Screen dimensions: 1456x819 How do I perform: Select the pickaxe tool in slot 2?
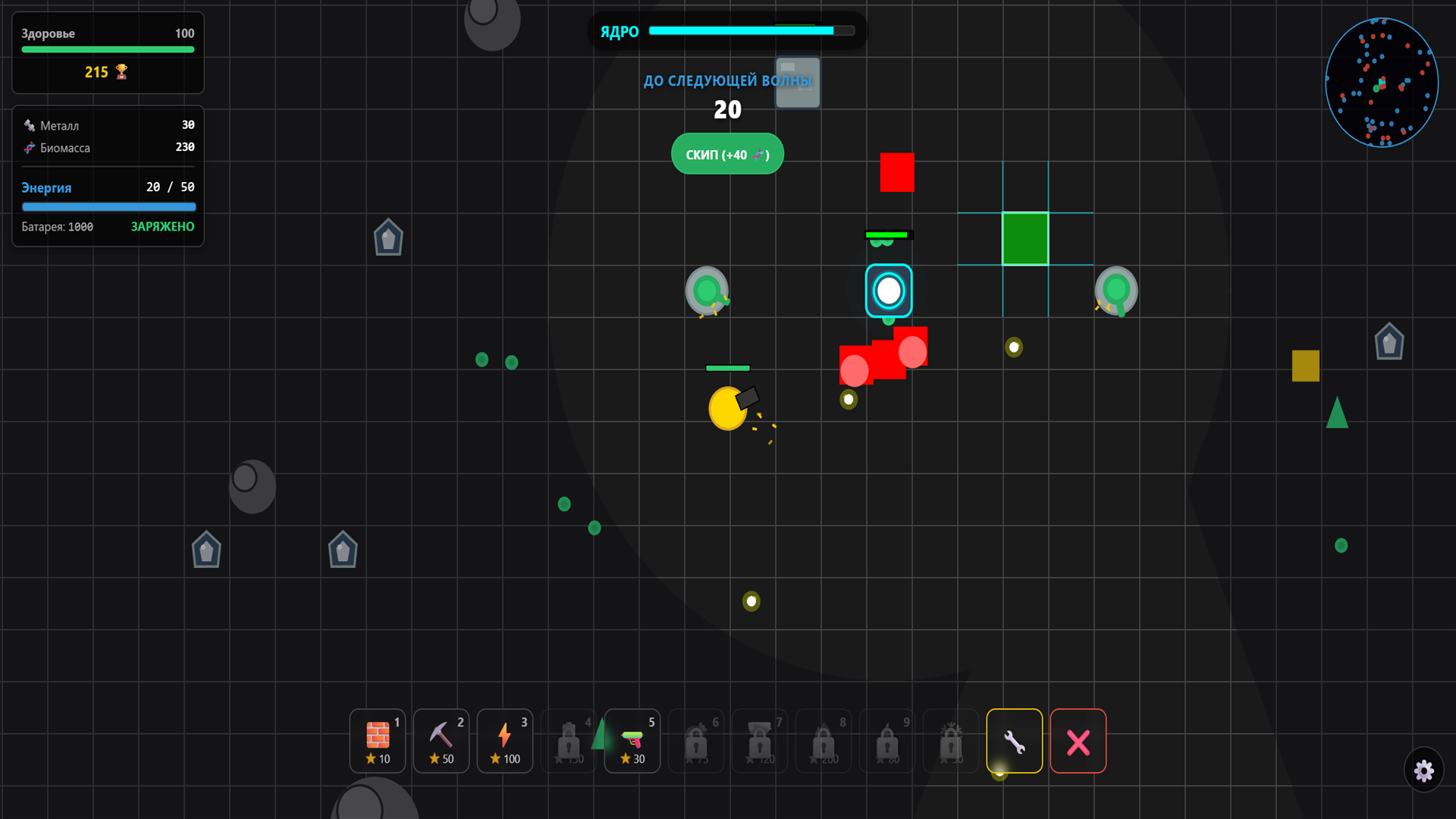pos(441,741)
